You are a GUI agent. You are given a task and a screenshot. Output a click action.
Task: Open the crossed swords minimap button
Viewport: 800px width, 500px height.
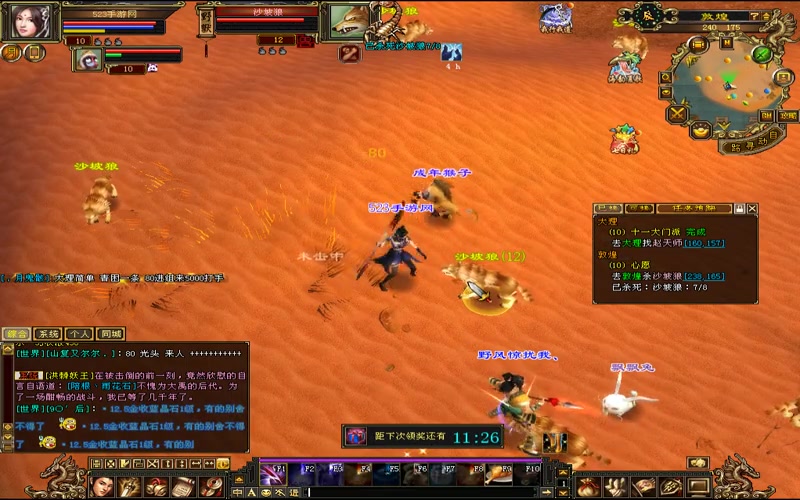click(677, 114)
